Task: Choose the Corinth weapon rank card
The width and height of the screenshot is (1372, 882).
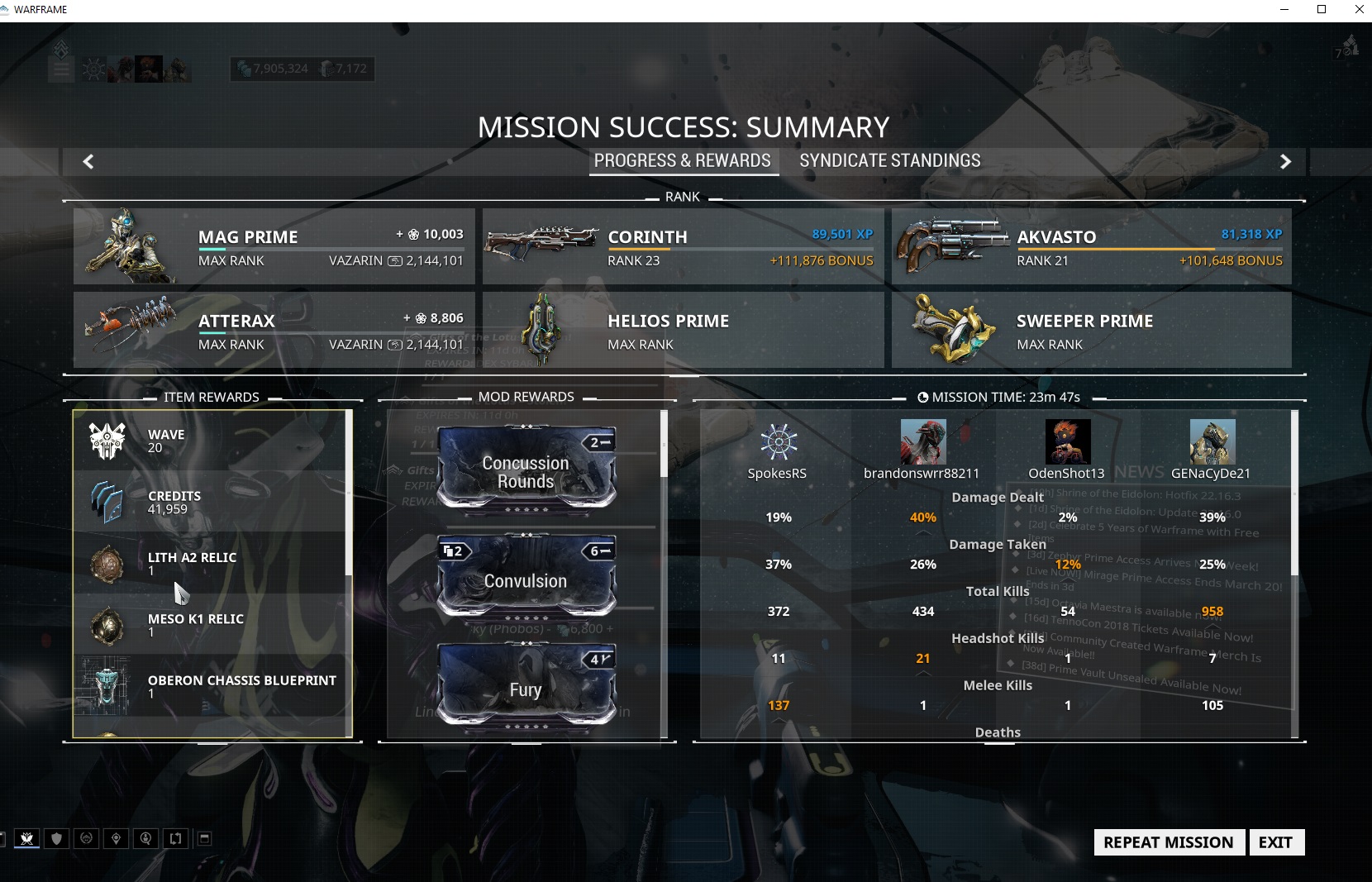Action: coord(683,246)
